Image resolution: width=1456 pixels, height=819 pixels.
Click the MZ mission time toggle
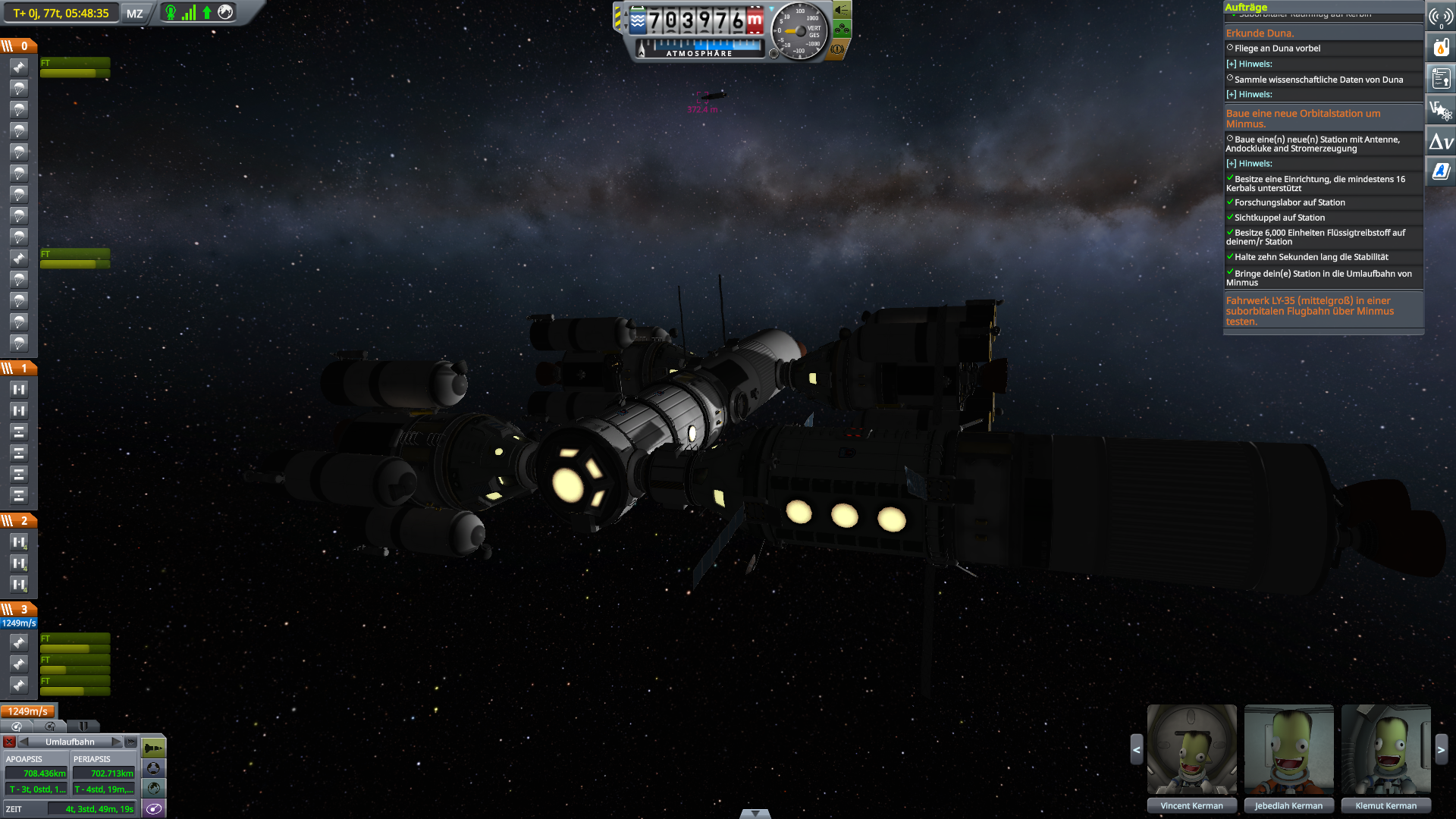(x=135, y=14)
